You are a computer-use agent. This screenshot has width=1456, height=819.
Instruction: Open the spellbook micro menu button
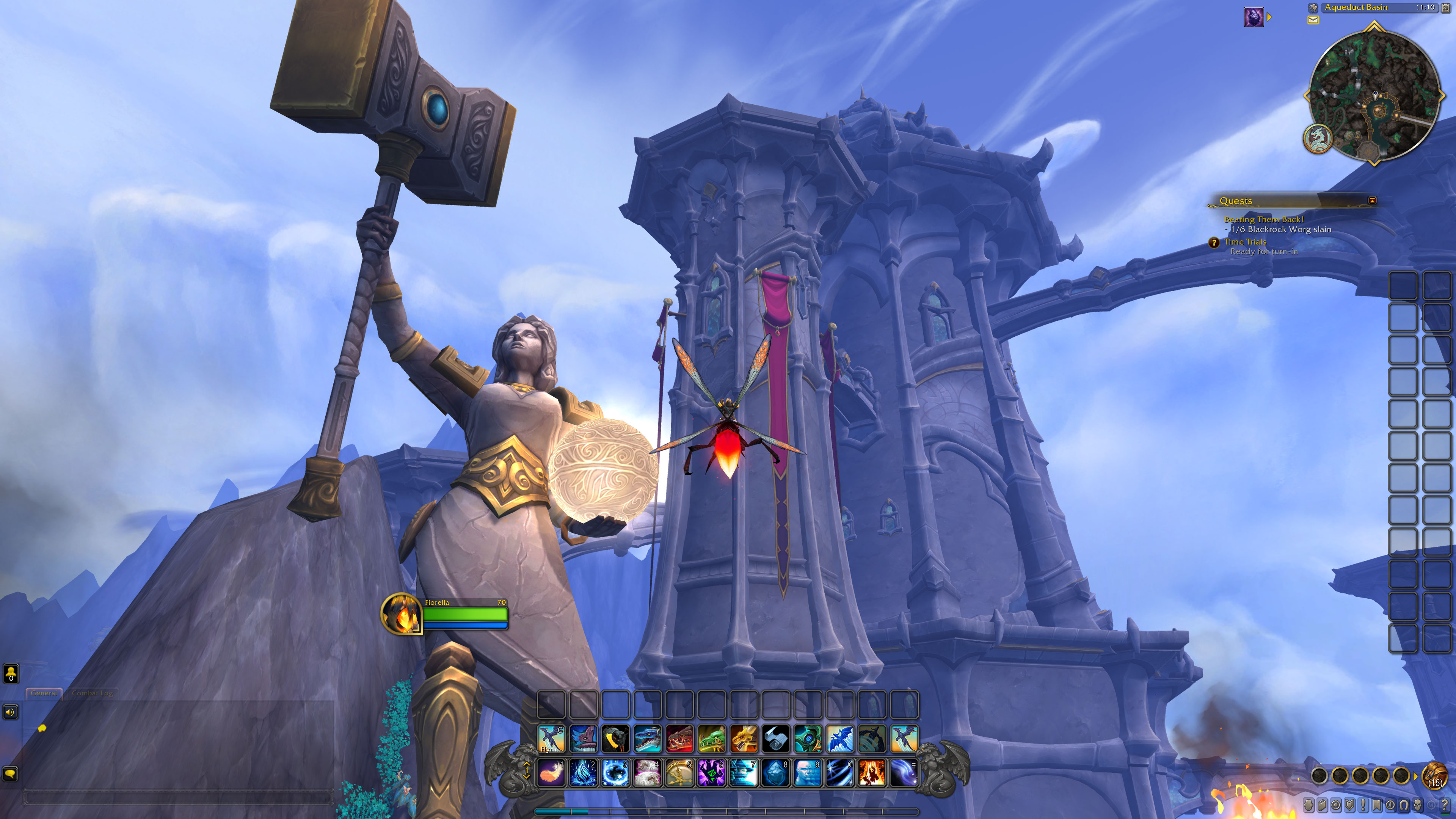pyautogui.click(x=1322, y=804)
